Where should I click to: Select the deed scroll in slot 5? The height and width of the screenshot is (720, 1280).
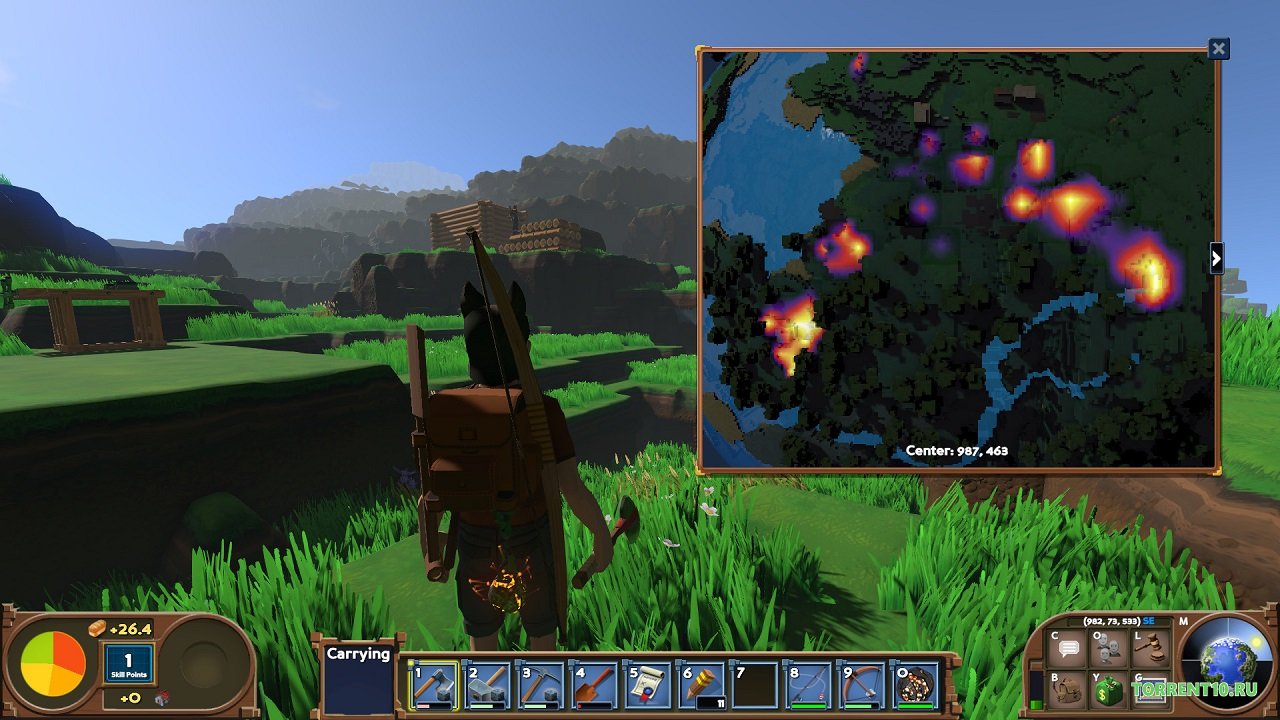click(648, 686)
